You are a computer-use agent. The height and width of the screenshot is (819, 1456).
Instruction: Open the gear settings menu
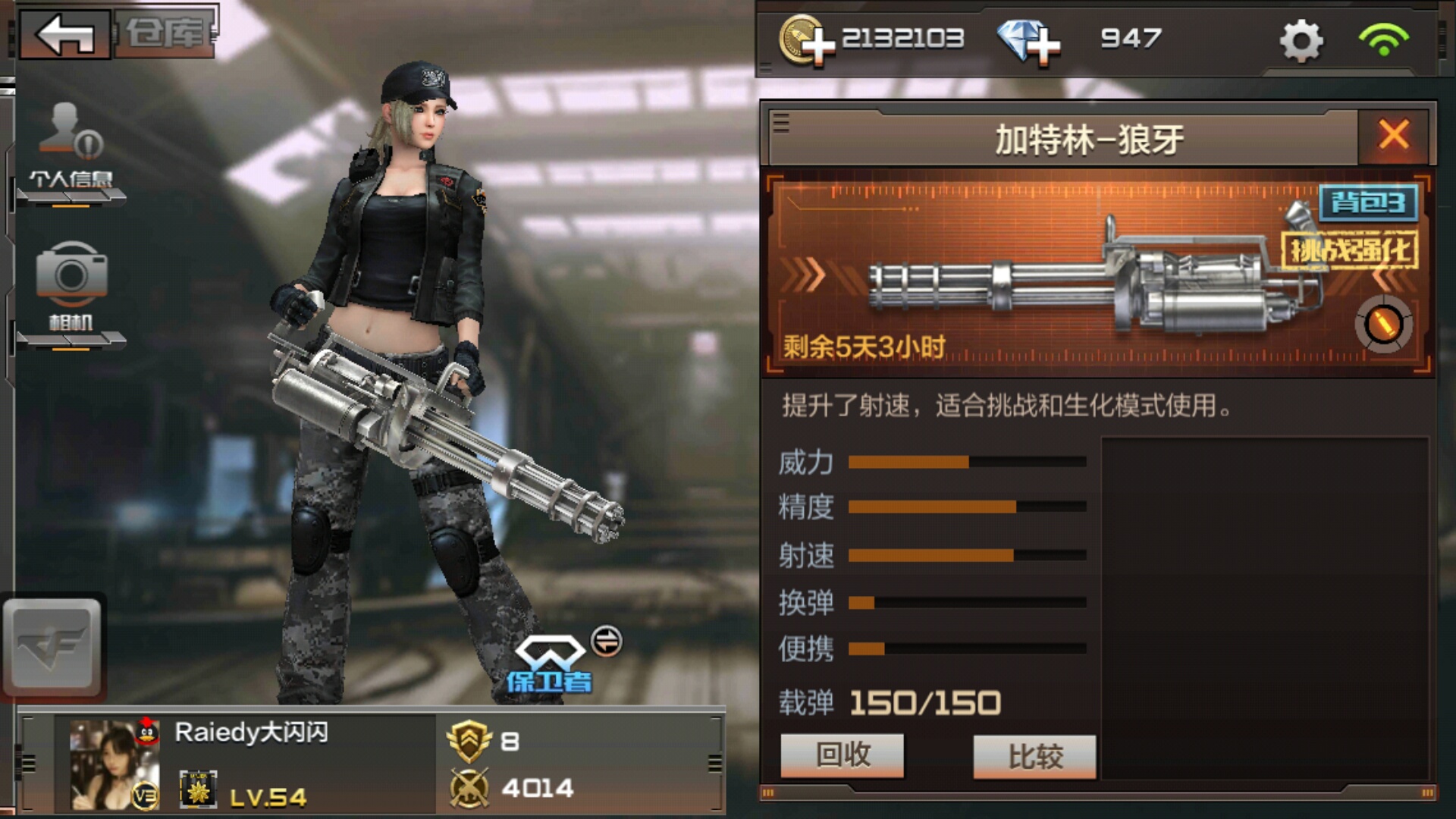[x=1301, y=40]
